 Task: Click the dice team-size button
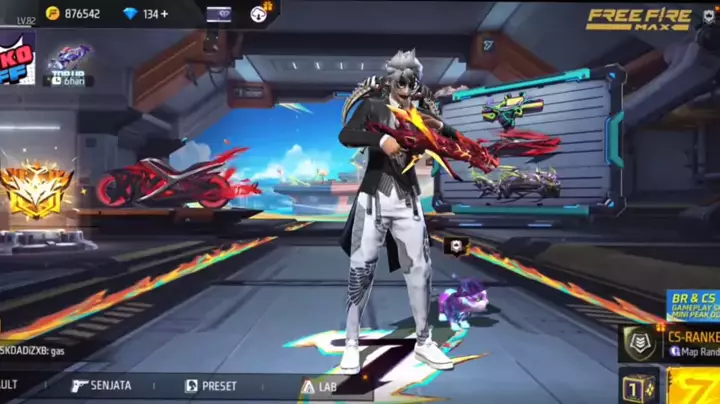click(638, 386)
